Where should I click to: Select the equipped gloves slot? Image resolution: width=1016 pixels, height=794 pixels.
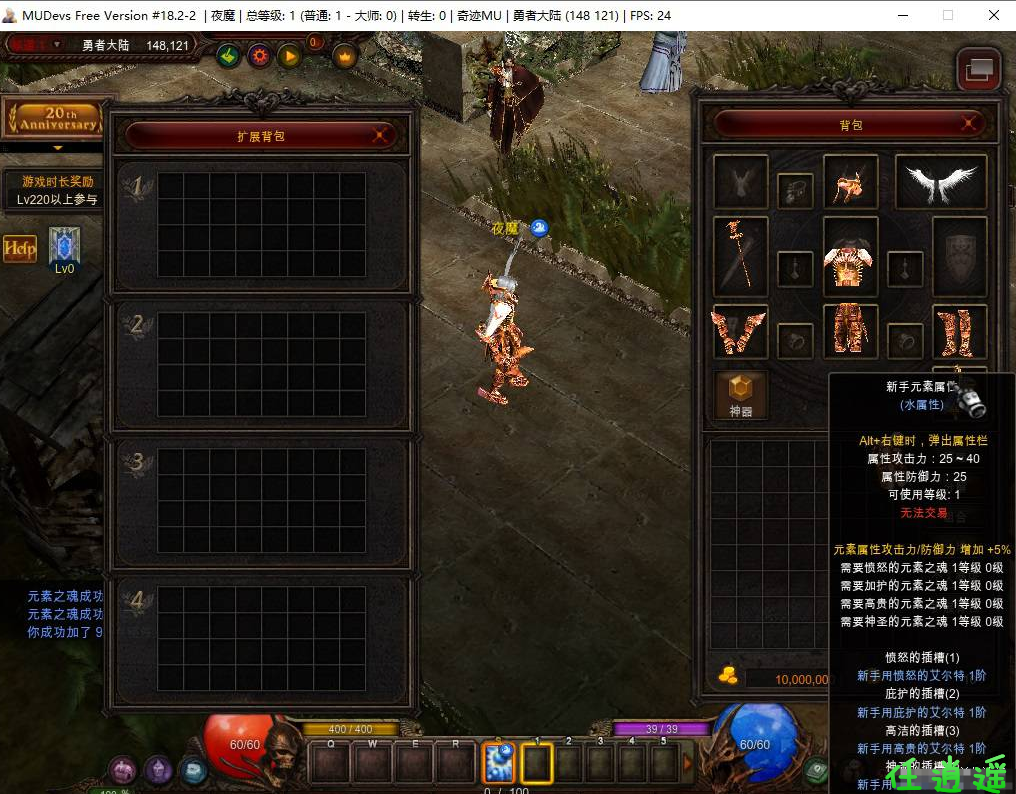coord(741,331)
